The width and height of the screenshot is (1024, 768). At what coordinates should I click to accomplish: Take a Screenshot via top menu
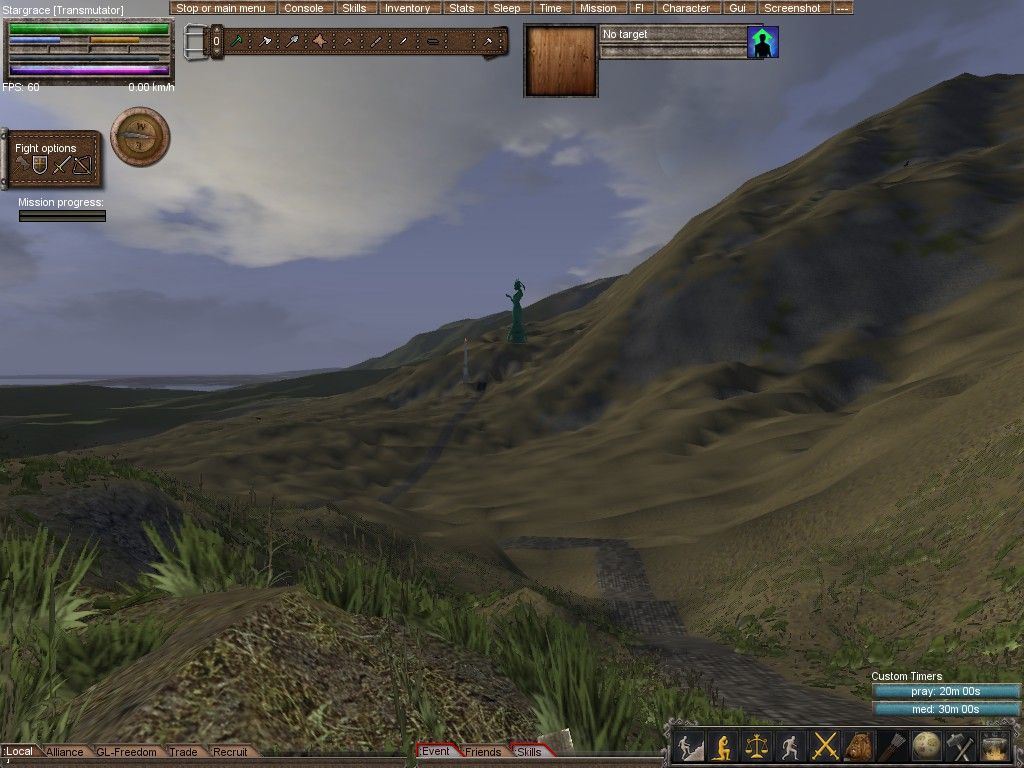792,8
